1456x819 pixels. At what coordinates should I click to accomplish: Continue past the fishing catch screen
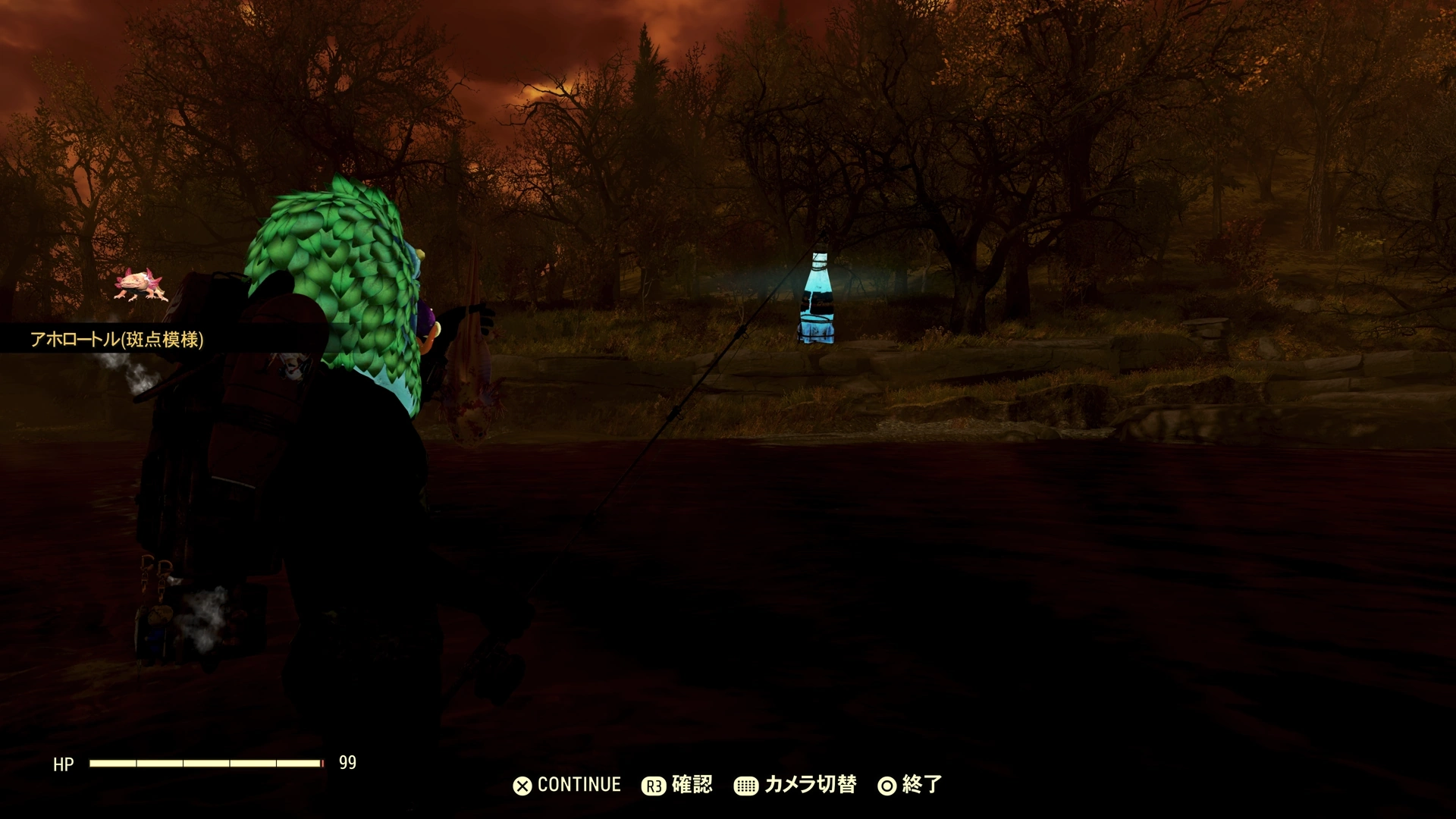tap(567, 785)
